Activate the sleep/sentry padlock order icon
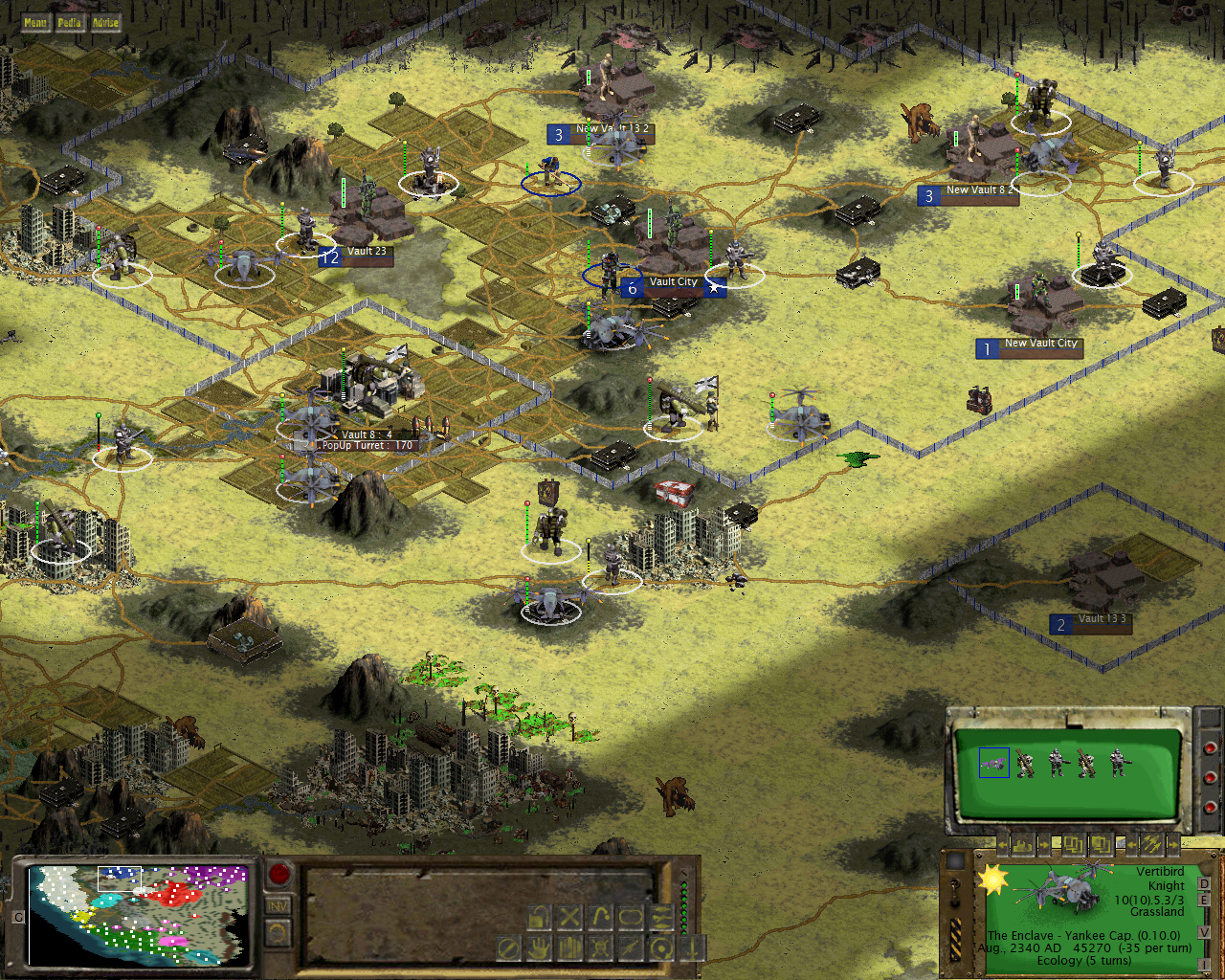The height and width of the screenshot is (980, 1225). tap(540, 917)
